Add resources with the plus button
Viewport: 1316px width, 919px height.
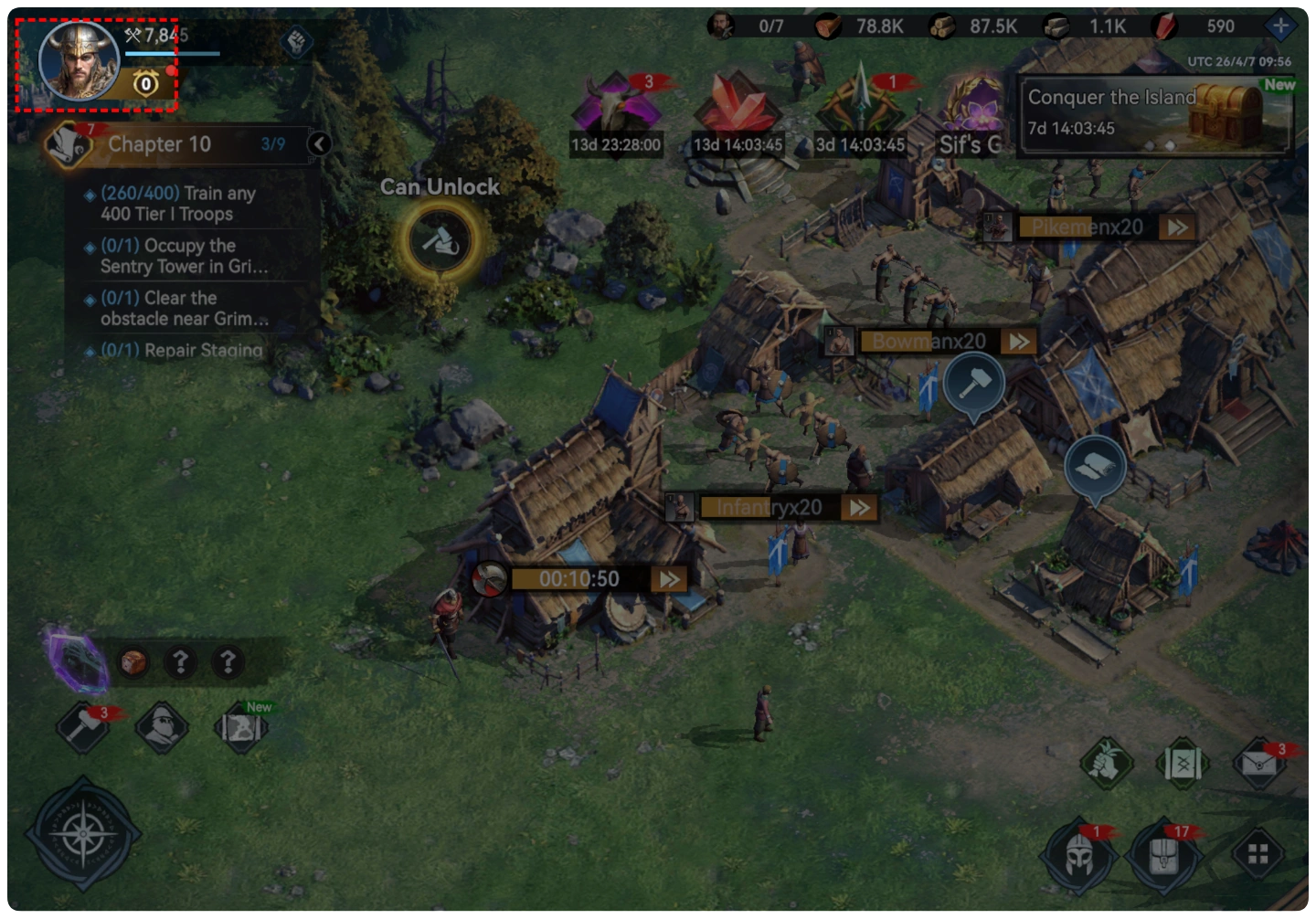1280,26
